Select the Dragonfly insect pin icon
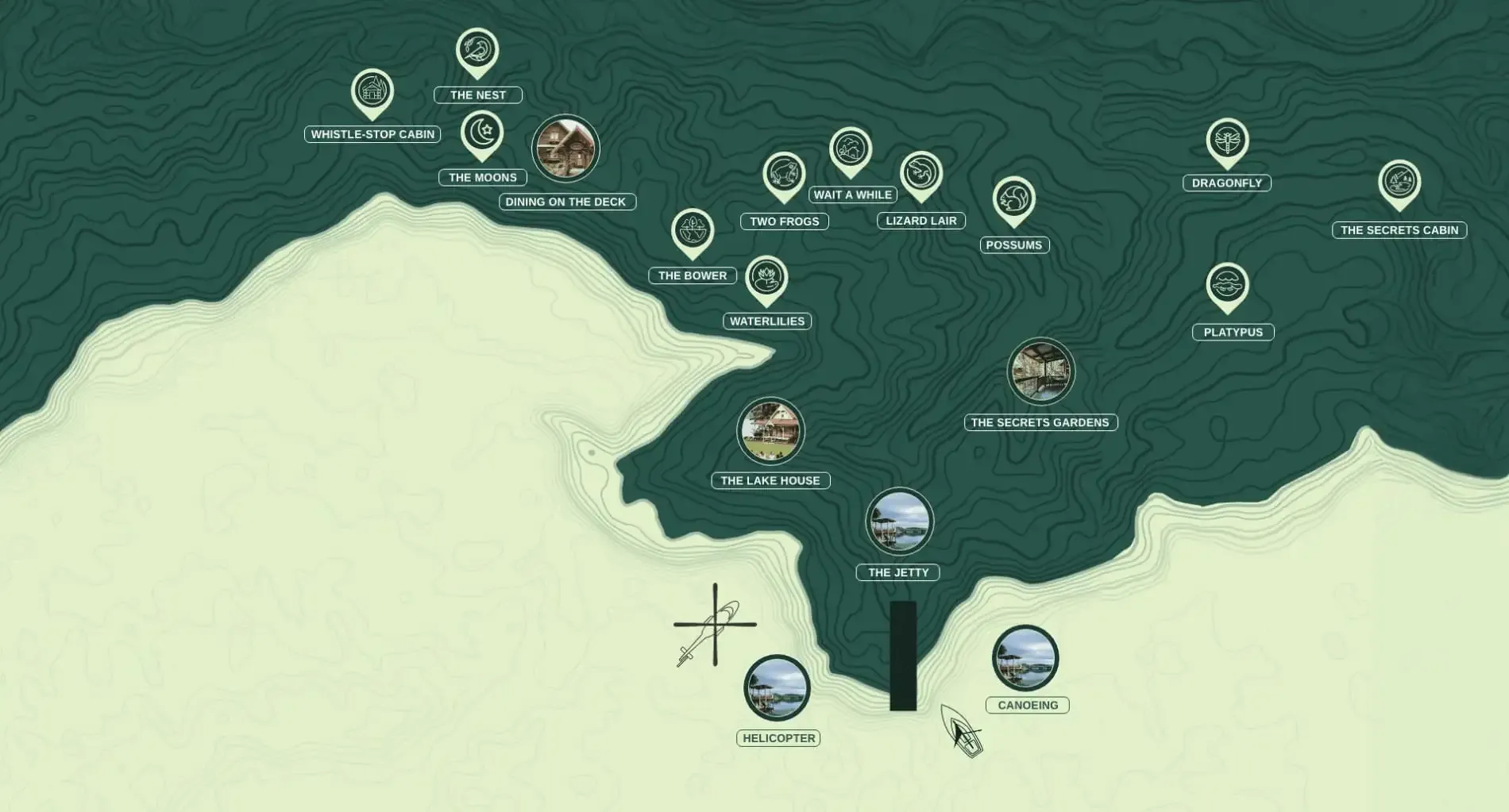 coord(1228,138)
